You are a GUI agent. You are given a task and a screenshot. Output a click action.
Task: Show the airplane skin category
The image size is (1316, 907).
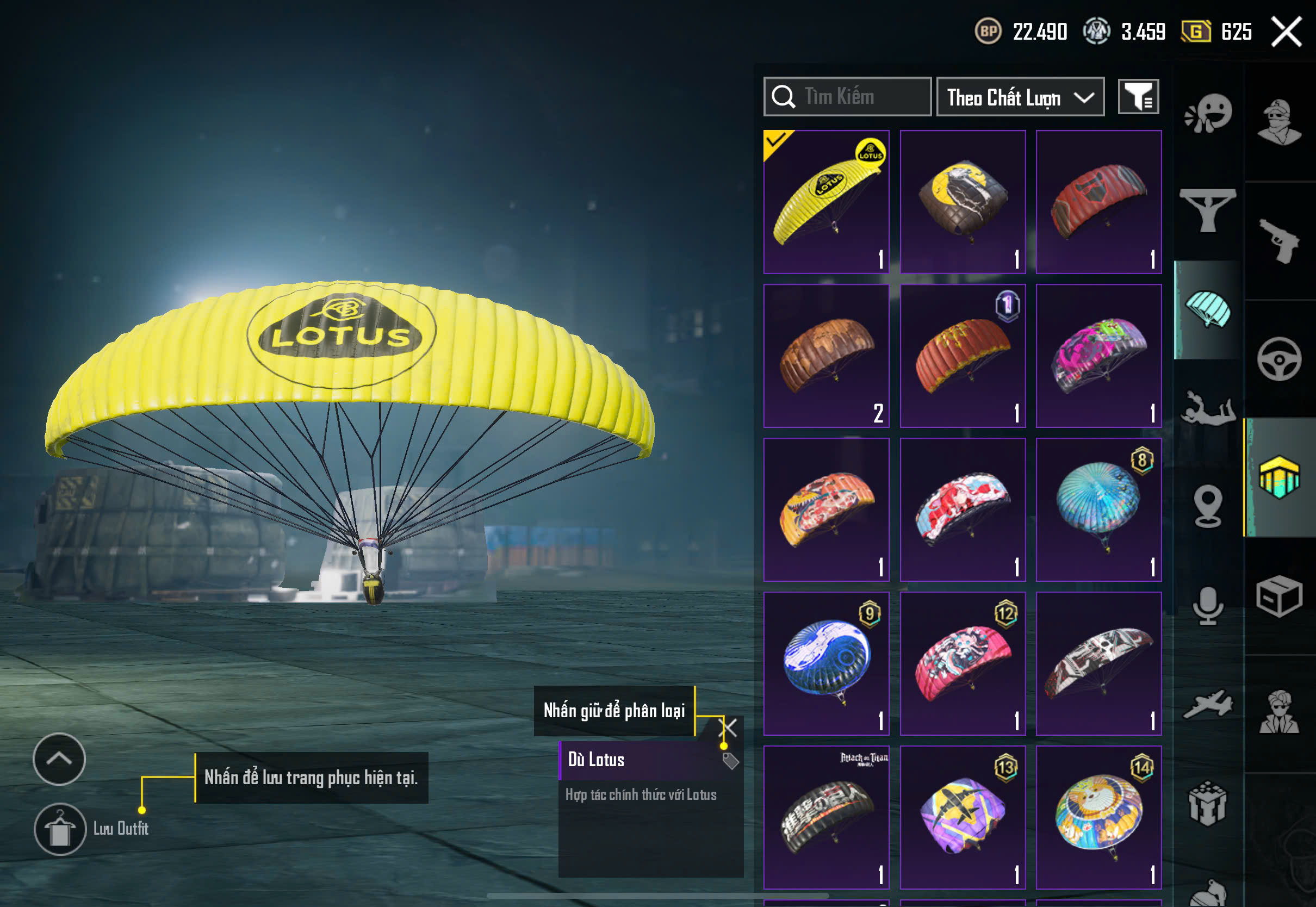(1208, 705)
